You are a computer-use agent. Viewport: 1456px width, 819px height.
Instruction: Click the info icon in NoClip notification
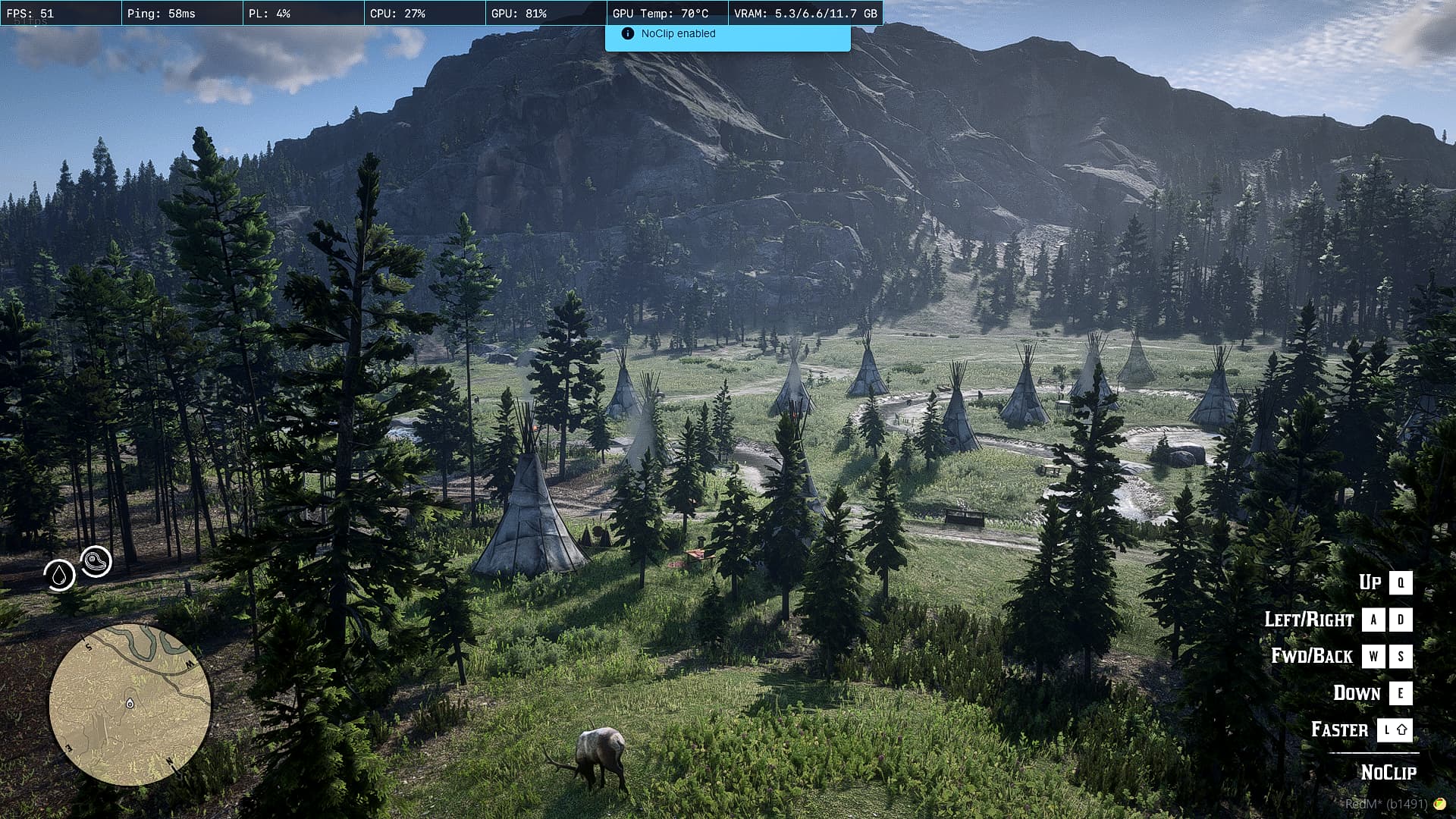[627, 33]
